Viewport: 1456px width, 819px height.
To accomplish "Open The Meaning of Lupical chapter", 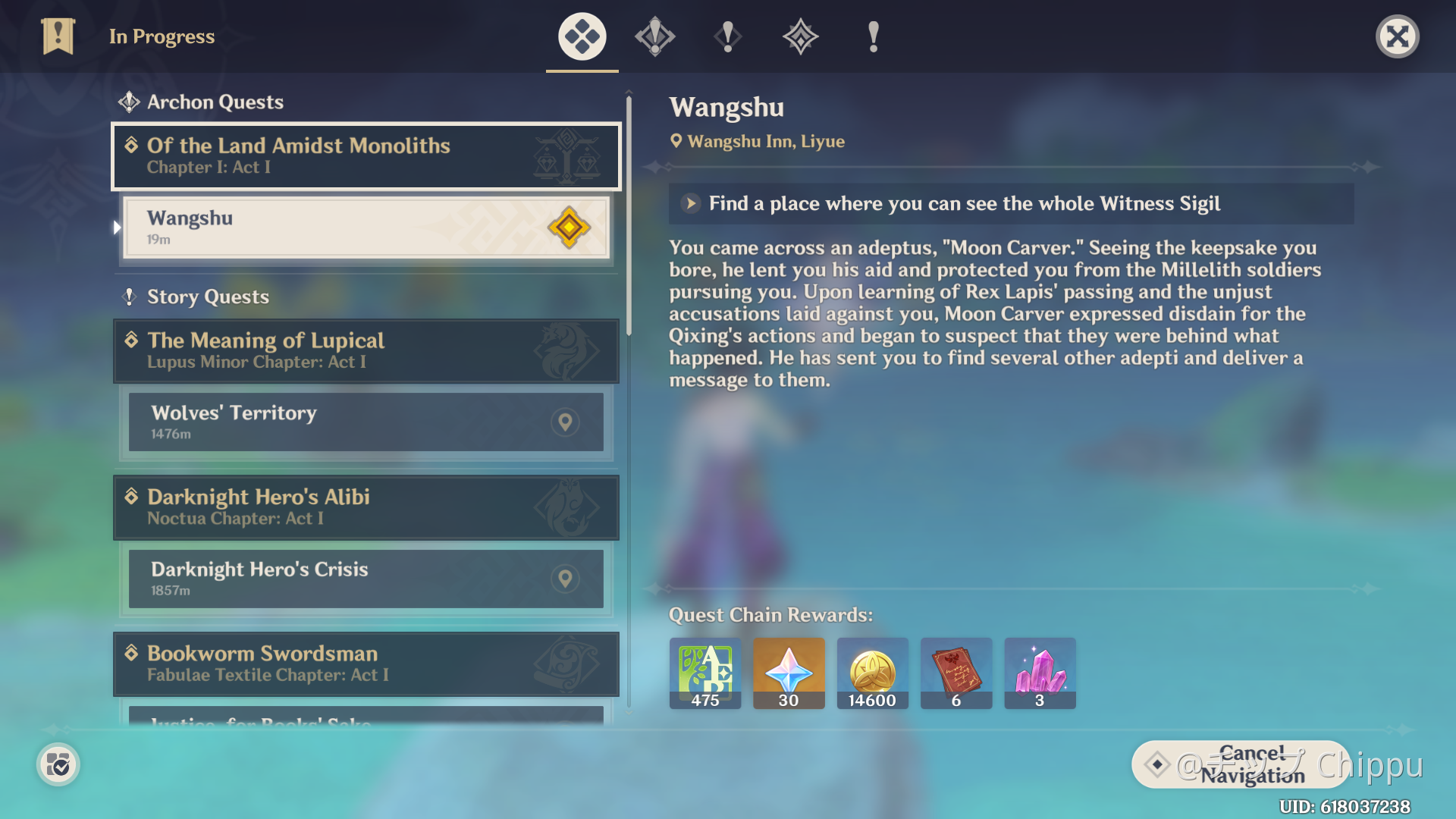I will click(x=366, y=350).
